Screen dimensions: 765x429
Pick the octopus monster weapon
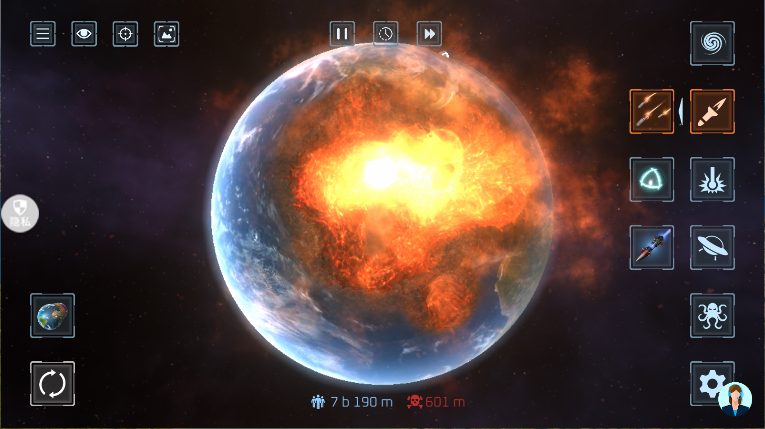tap(712, 315)
